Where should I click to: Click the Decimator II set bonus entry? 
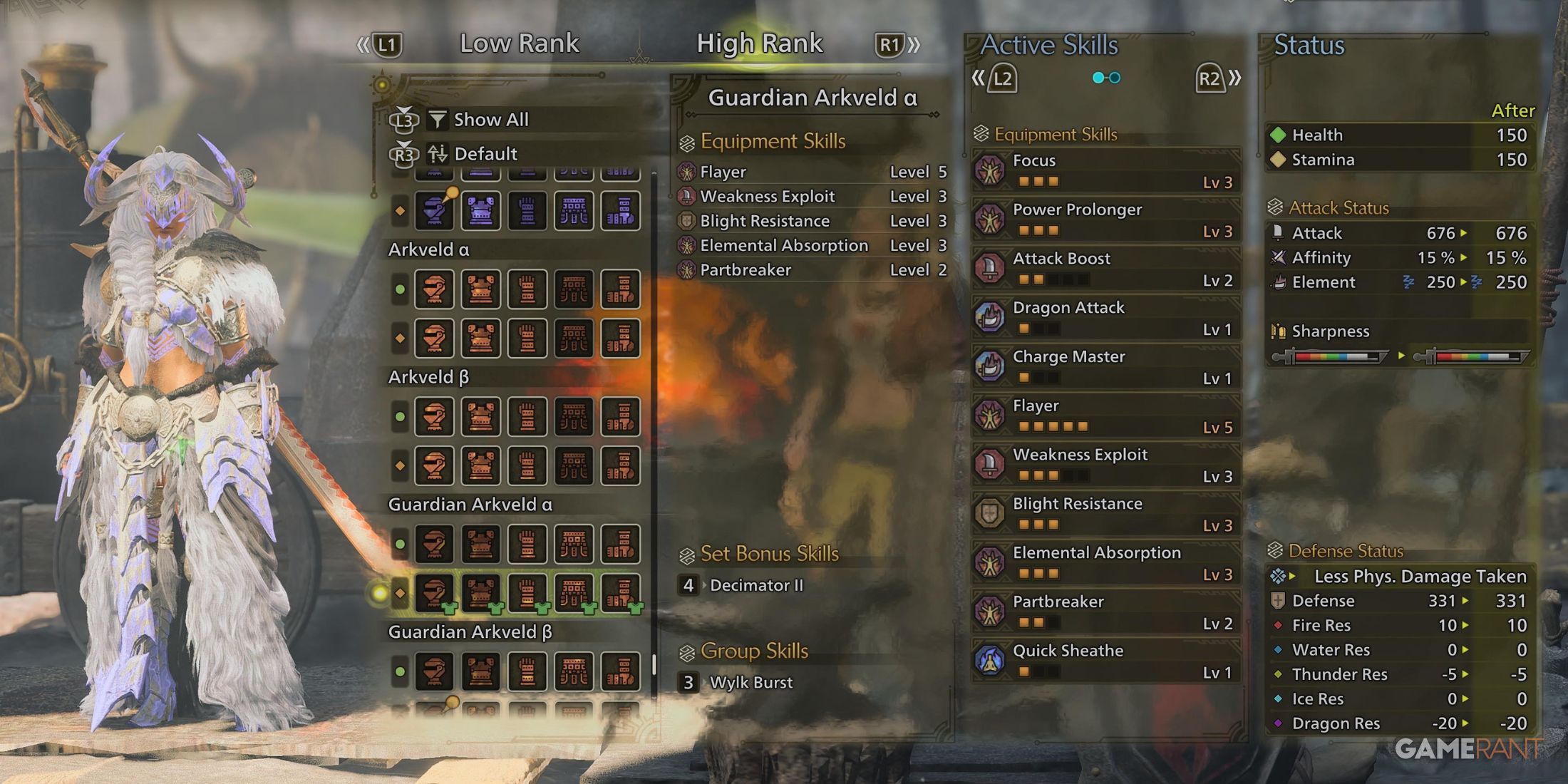[755, 585]
